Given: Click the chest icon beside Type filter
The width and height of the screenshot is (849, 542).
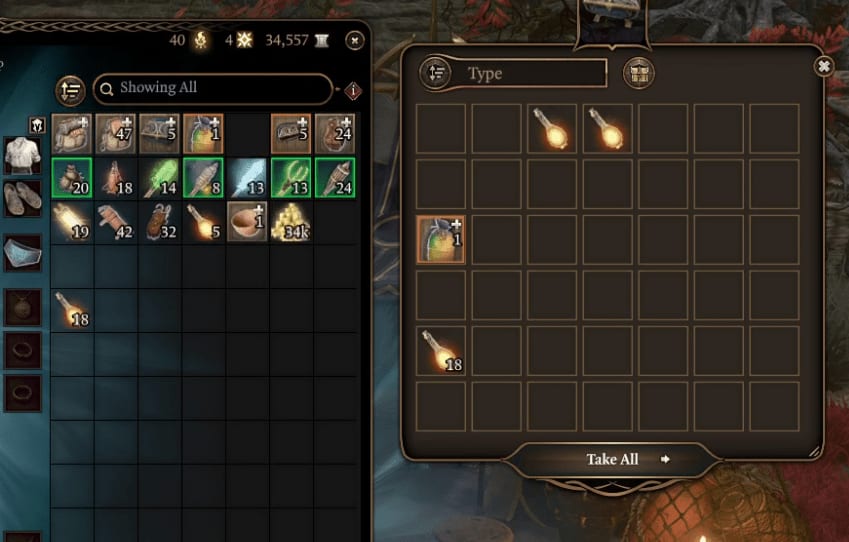Looking at the screenshot, I should point(638,73).
